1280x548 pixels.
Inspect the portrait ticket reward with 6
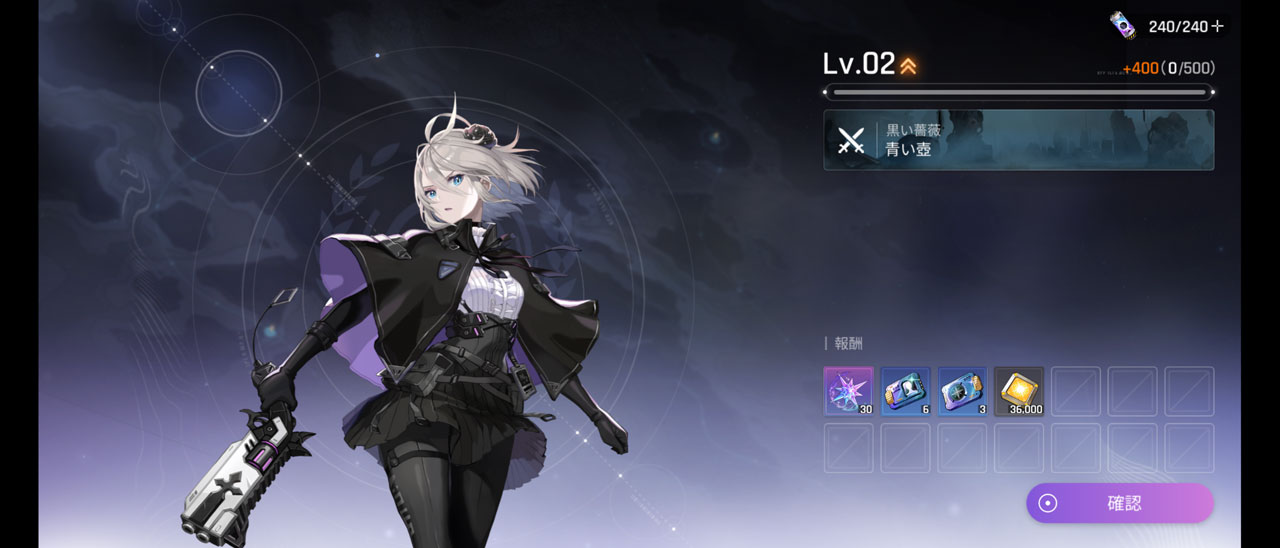[905, 391]
